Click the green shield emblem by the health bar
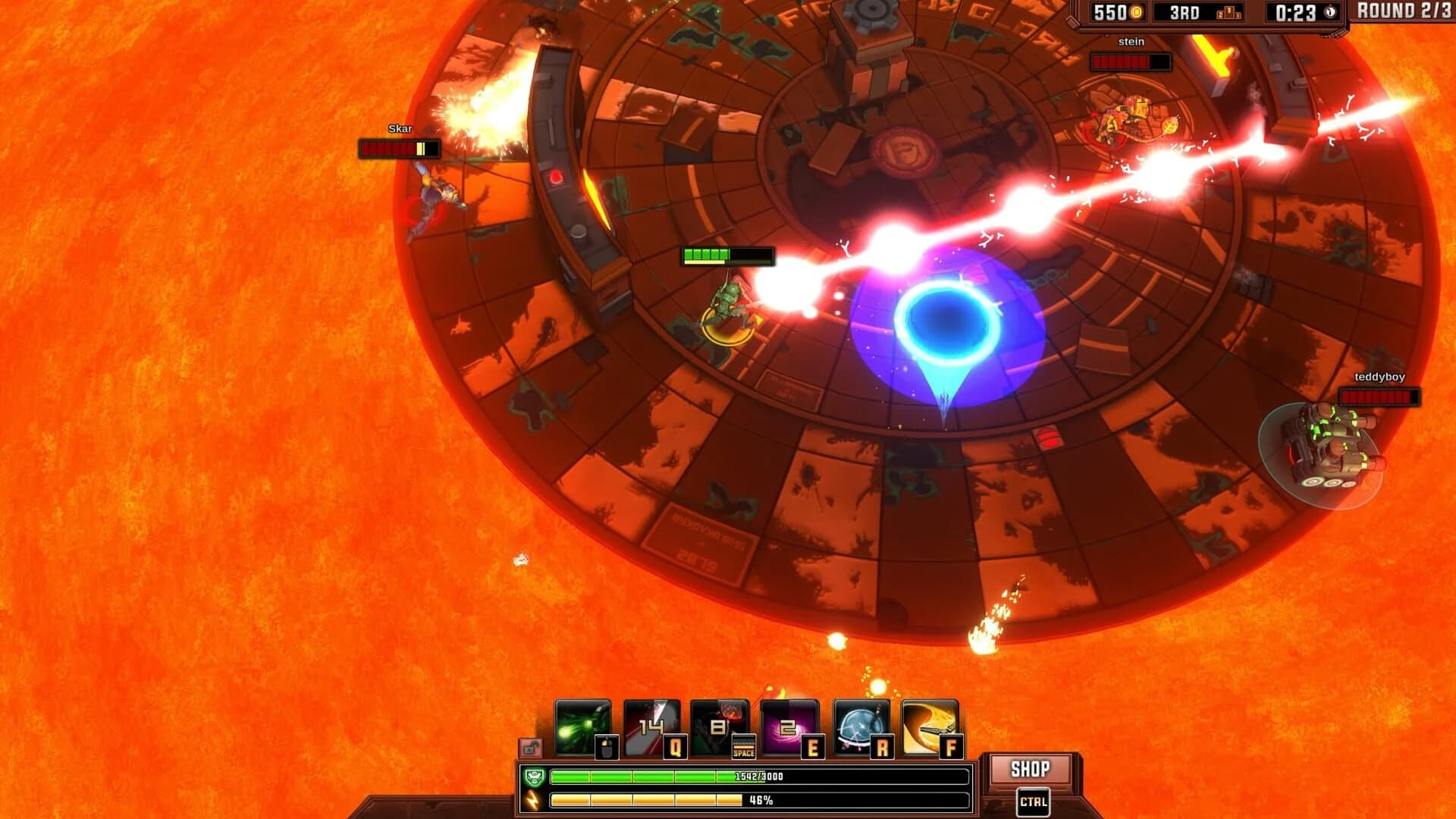The image size is (1456, 819). pos(535,776)
